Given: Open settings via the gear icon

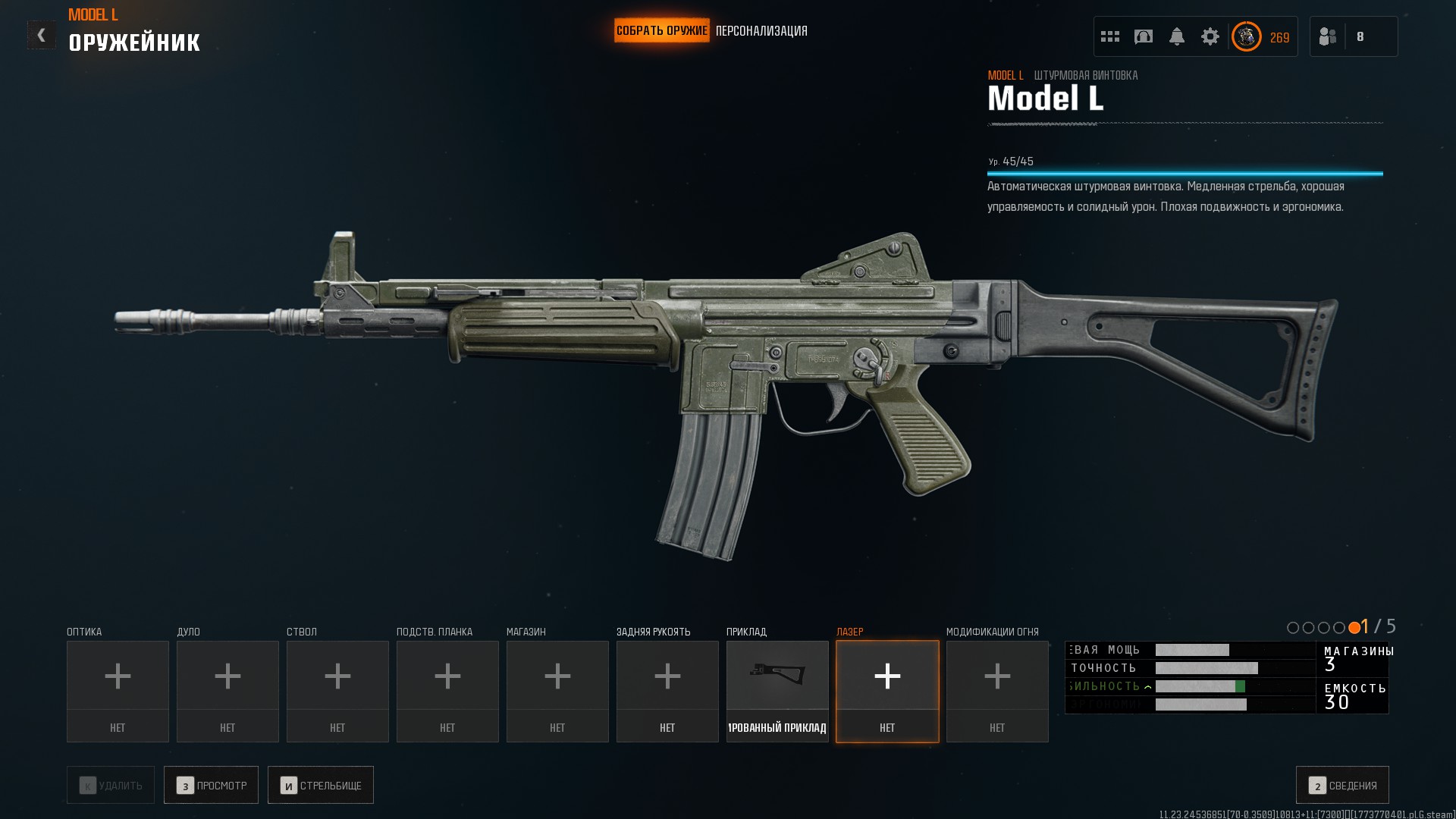Looking at the screenshot, I should pyautogui.click(x=1210, y=36).
